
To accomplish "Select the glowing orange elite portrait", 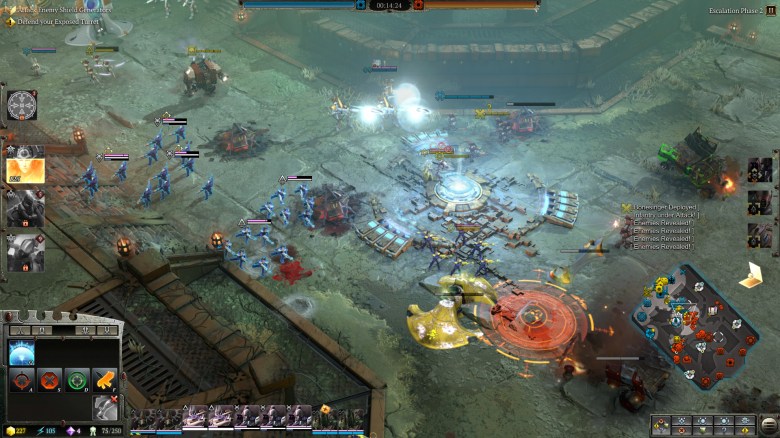I will tap(24, 166).
